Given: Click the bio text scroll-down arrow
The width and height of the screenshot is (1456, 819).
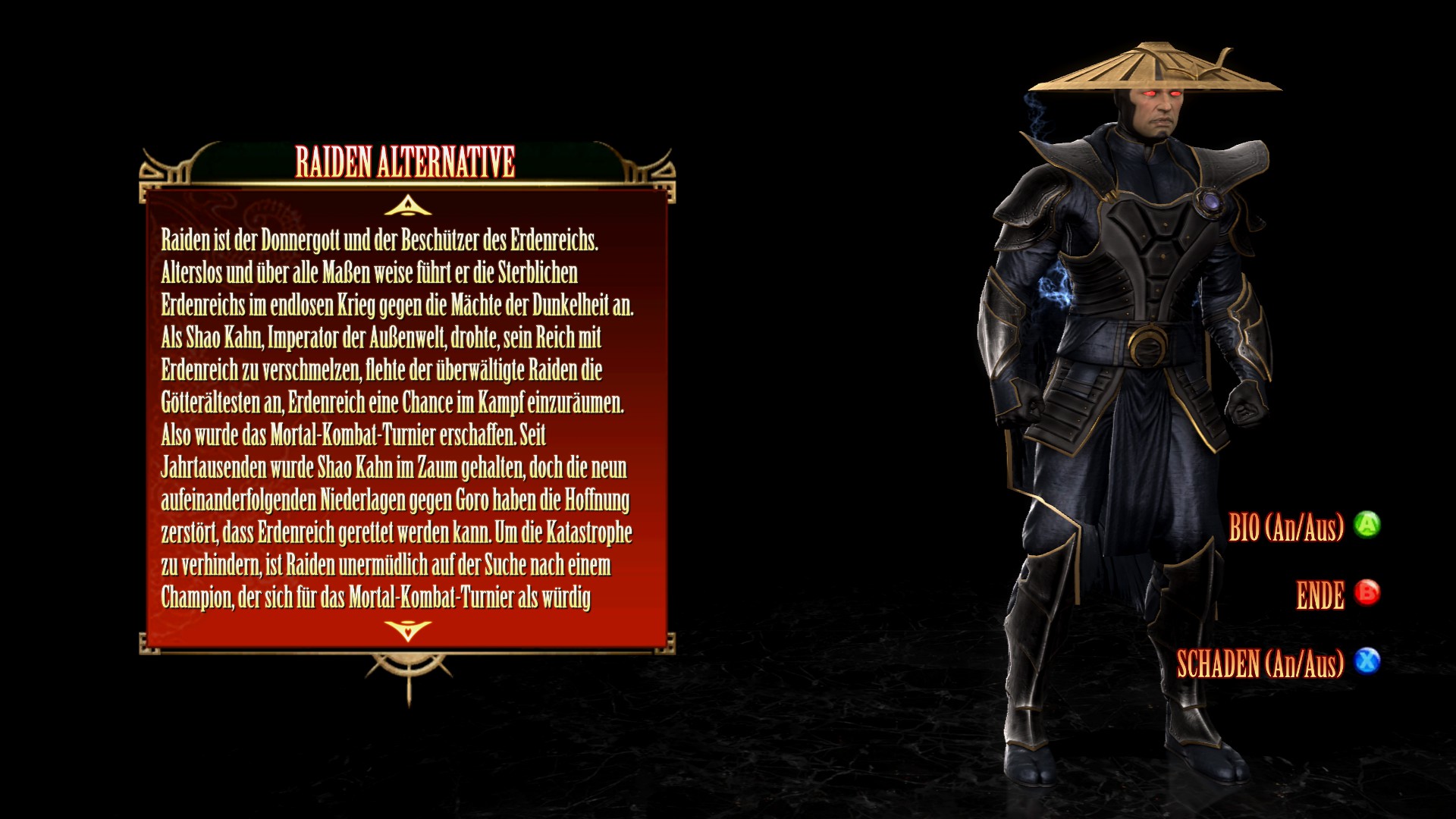Looking at the screenshot, I should [x=408, y=629].
